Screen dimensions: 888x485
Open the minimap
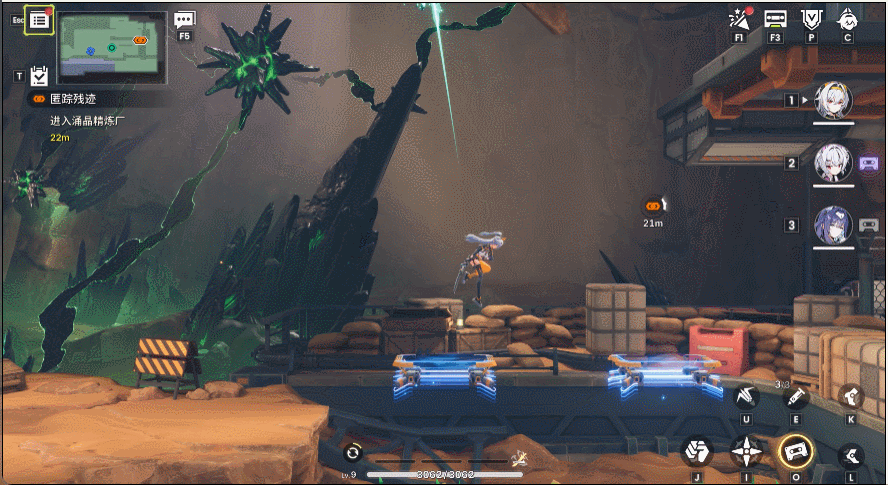point(112,47)
